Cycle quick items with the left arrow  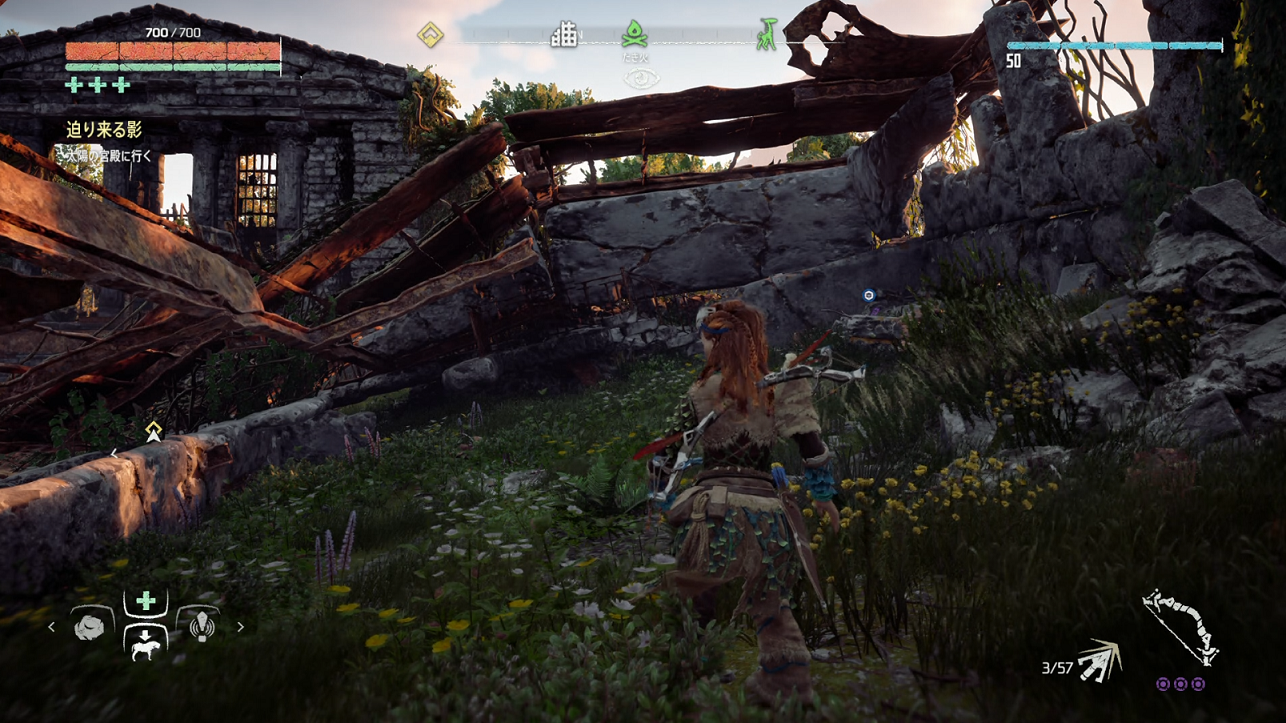click(52, 627)
